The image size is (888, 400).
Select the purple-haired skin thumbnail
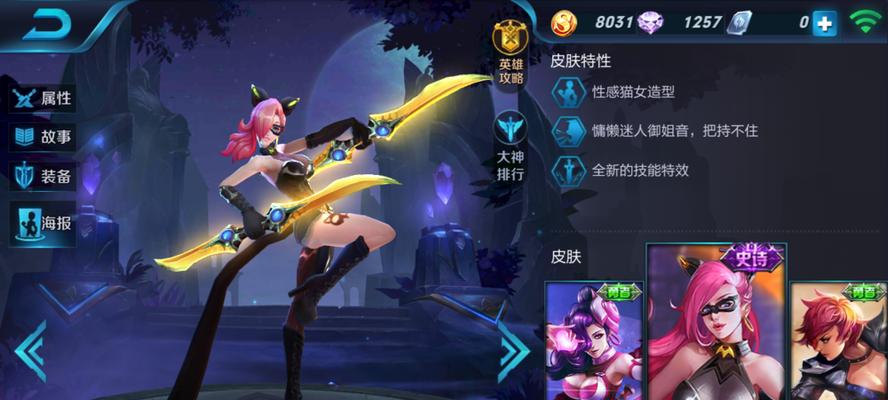tap(594, 342)
